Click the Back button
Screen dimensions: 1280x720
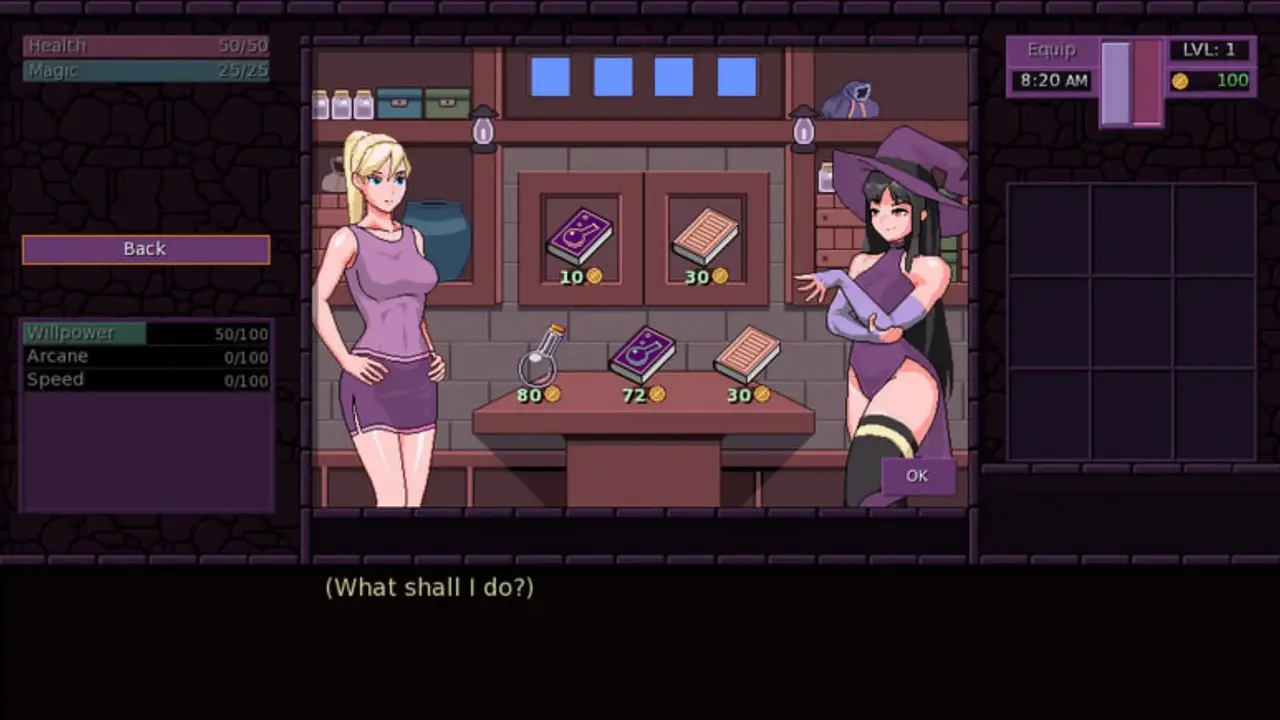[146, 249]
